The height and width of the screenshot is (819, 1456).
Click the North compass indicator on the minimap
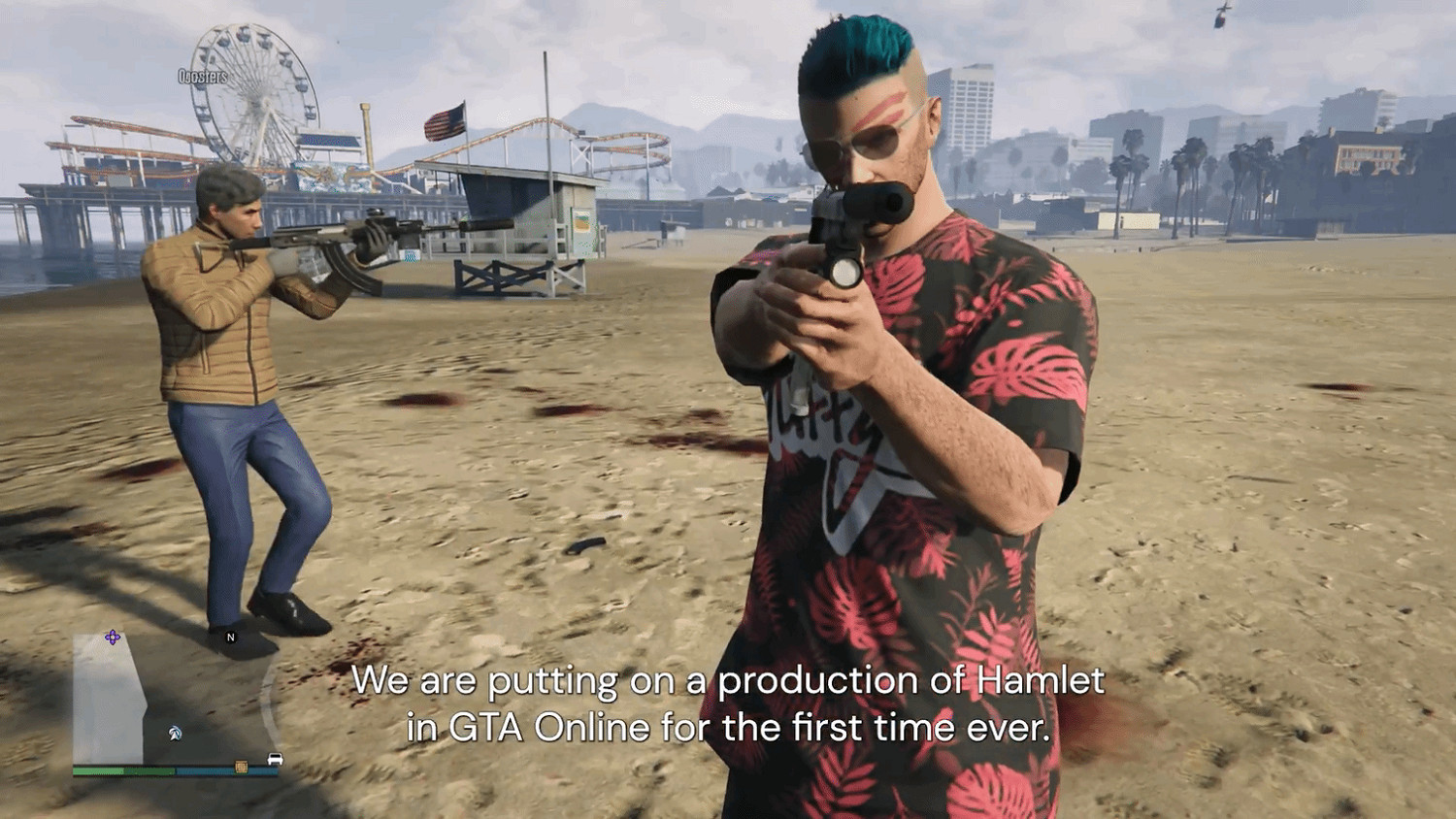pos(230,638)
